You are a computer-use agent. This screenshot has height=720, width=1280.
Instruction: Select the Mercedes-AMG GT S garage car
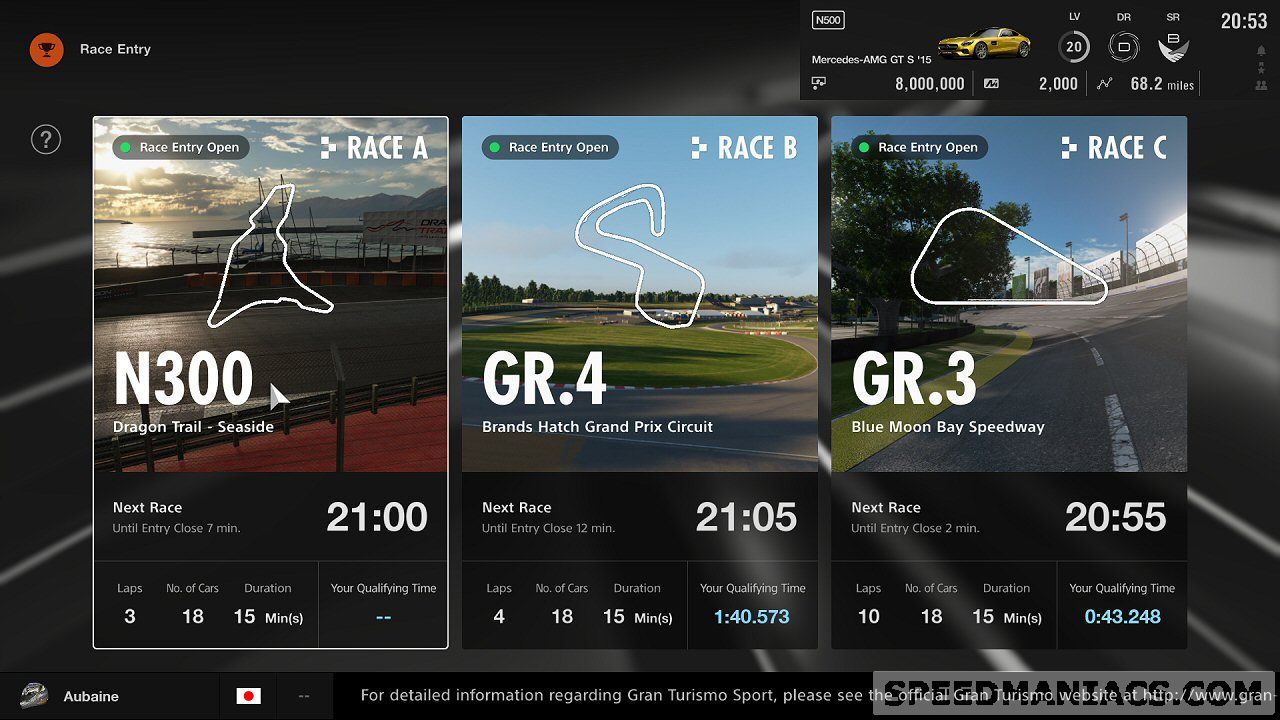pyautogui.click(x=984, y=43)
